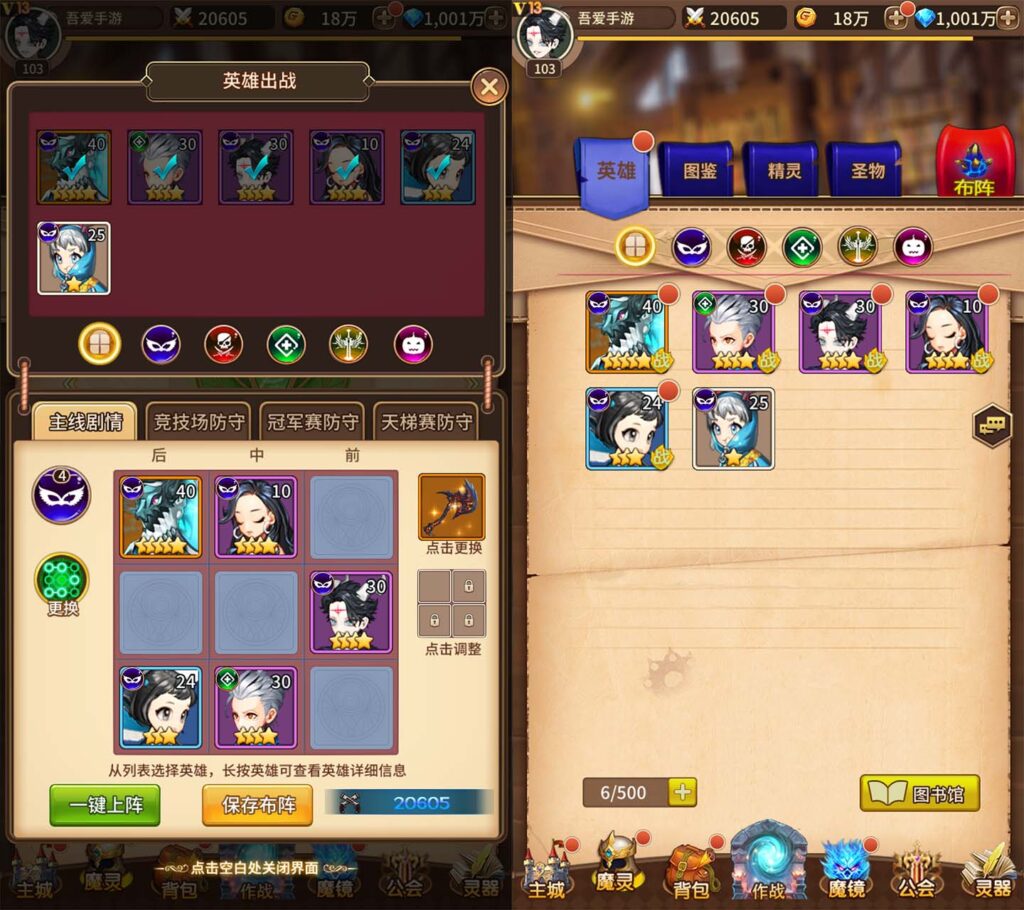Save the lineup with 保存布阵
The width and height of the screenshot is (1024, 910).
pyautogui.click(x=258, y=805)
